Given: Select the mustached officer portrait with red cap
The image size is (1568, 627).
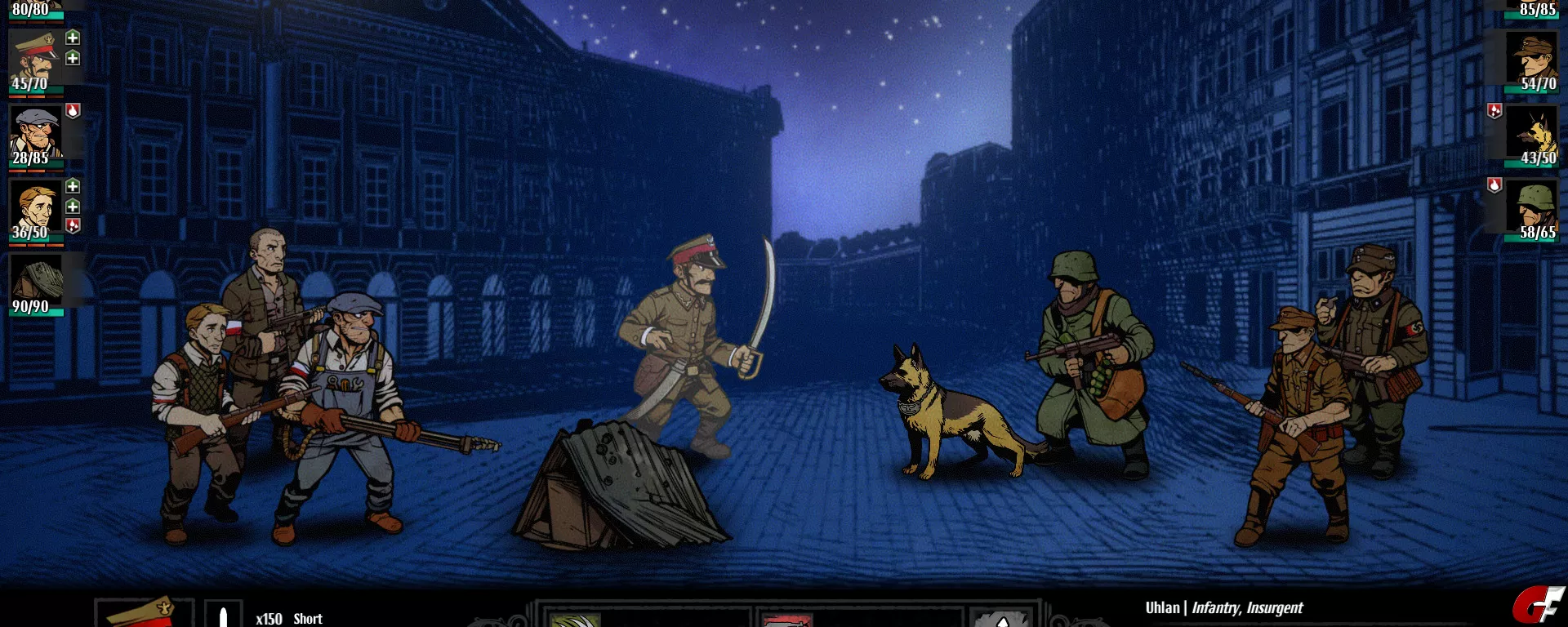Looking at the screenshot, I should coord(35,59).
